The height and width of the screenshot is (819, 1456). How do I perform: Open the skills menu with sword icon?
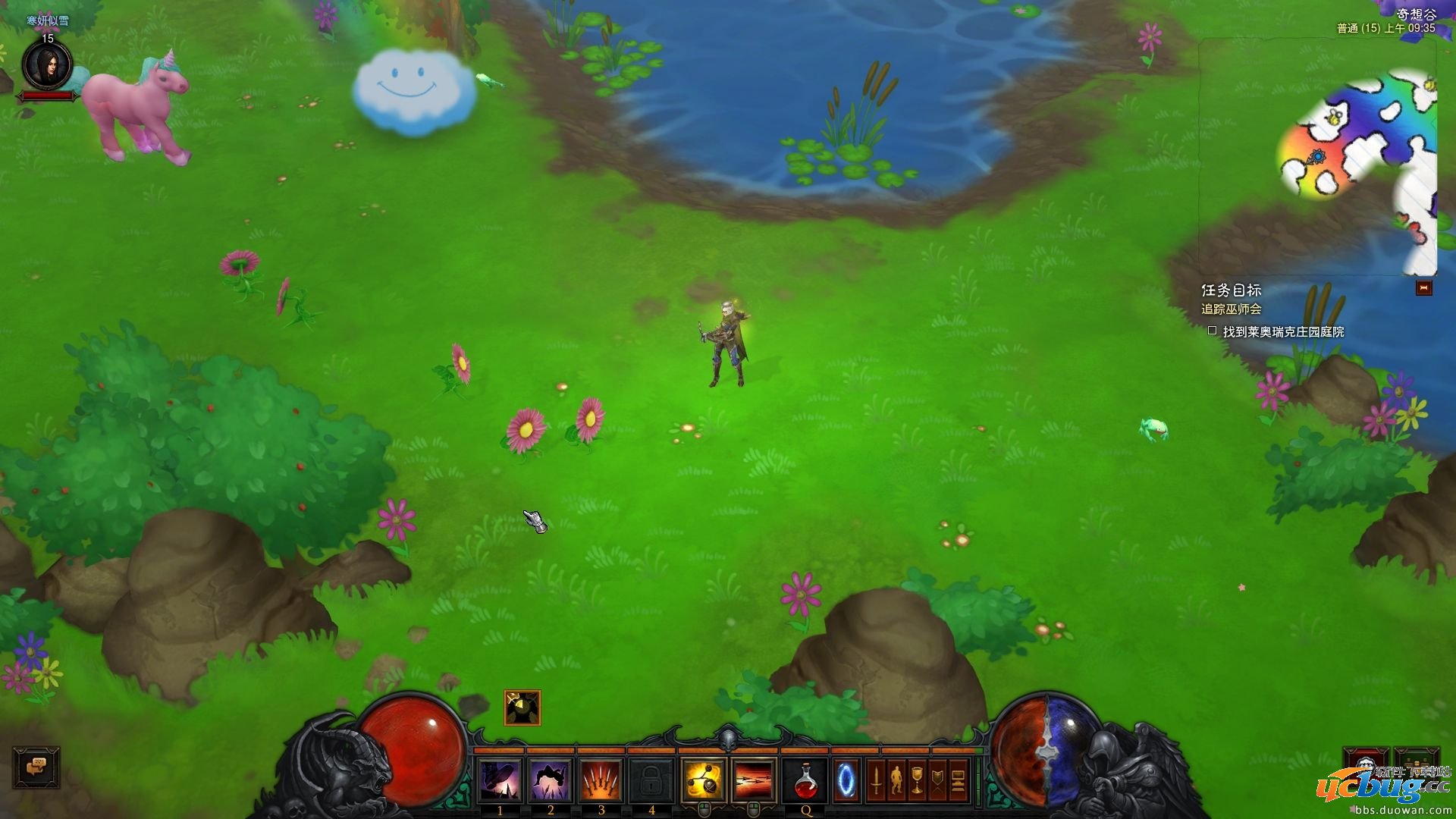point(876,780)
